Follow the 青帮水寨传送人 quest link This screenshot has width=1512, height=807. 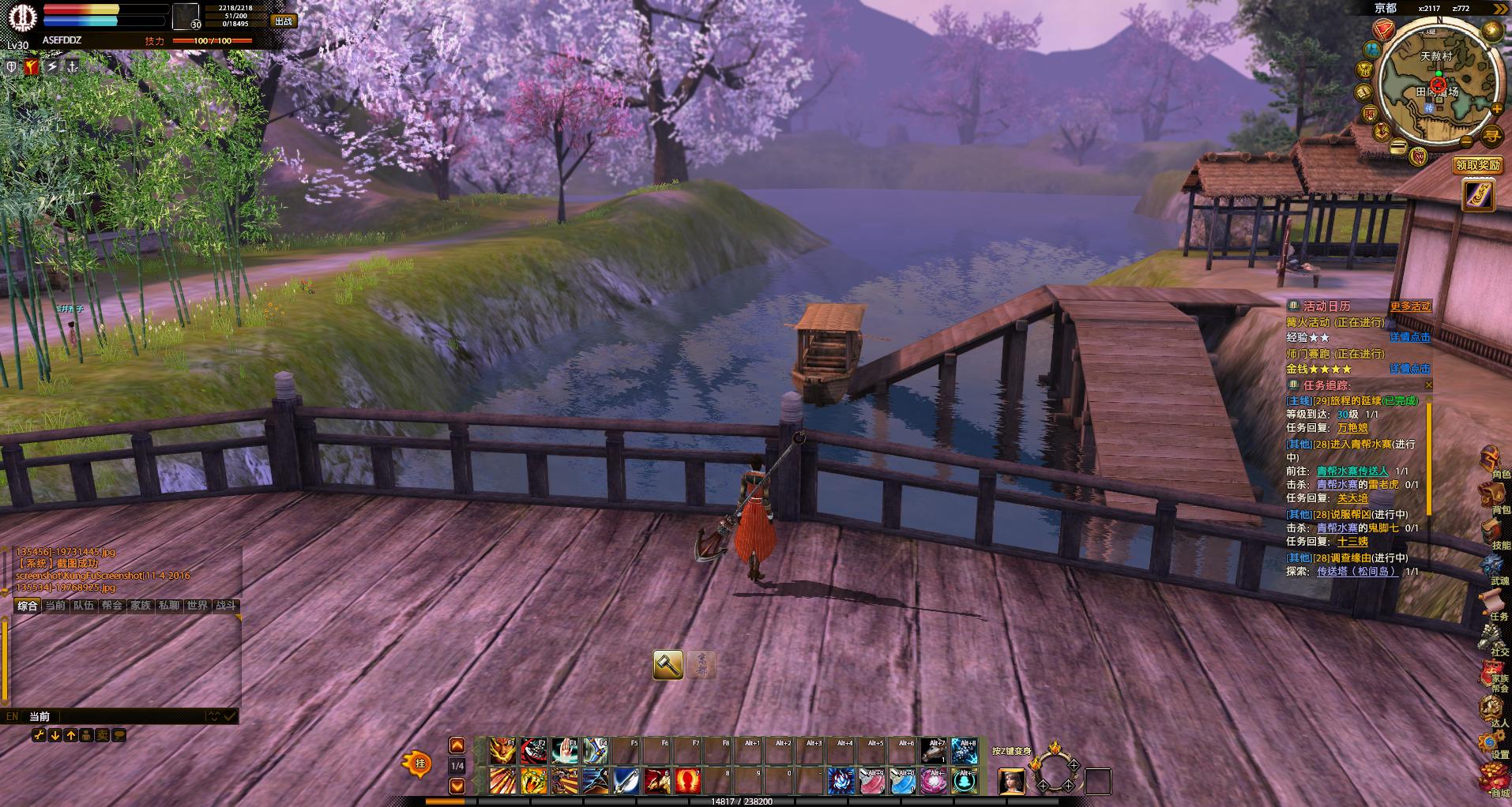coord(1352,471)
